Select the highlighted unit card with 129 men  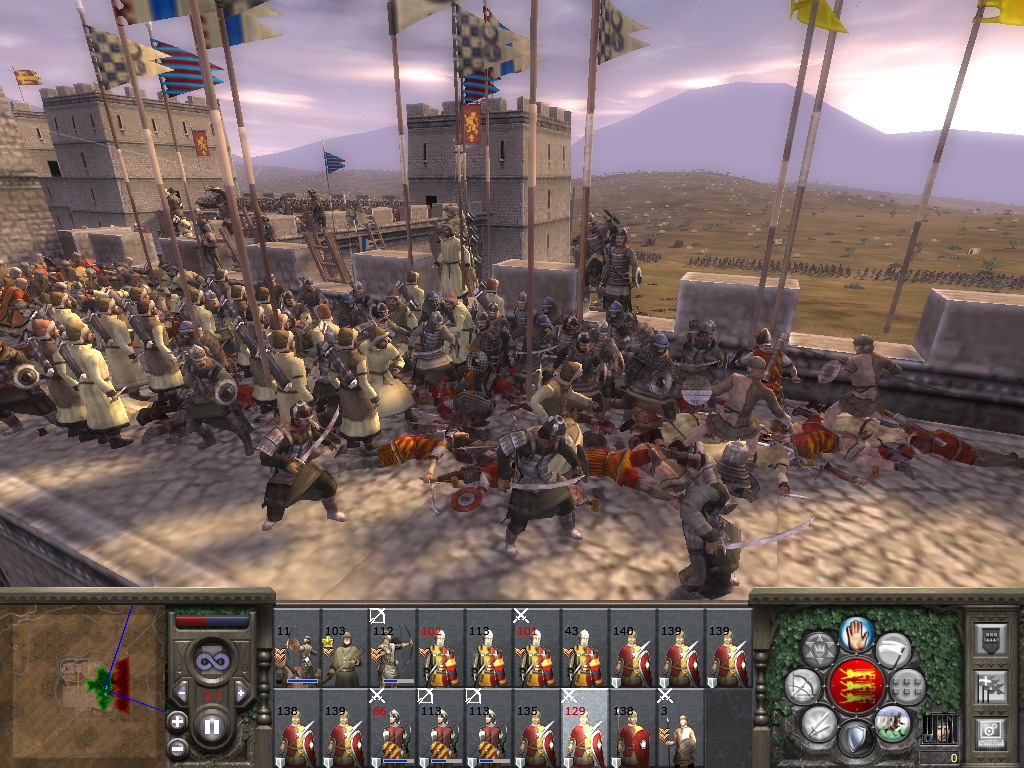pos(584,728)
